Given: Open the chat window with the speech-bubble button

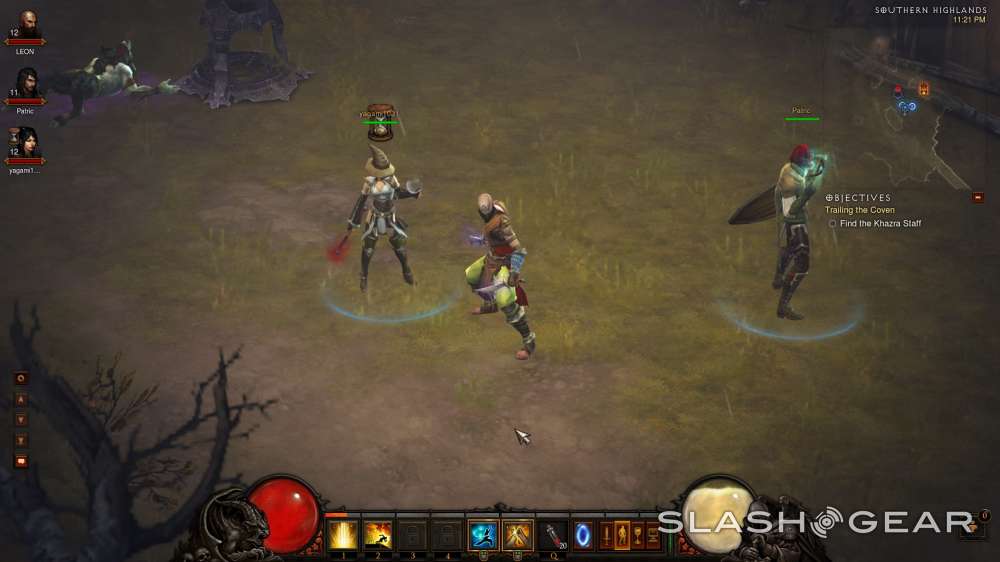Looking at the screenshot, I should click(20, 461).
